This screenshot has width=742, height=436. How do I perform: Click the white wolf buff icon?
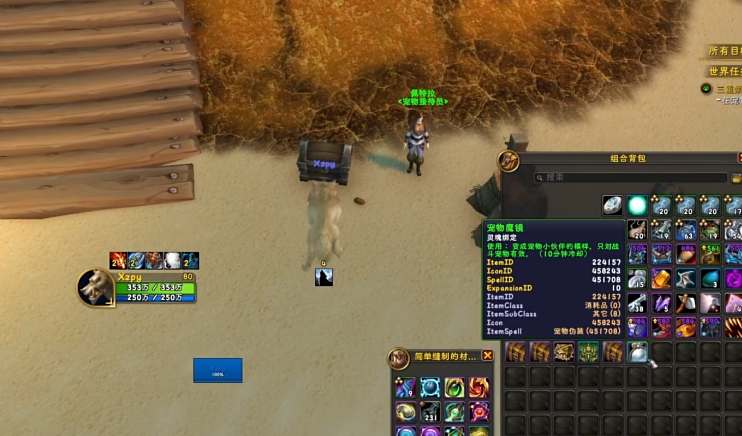pyautogui.click(x=173, y=260)
